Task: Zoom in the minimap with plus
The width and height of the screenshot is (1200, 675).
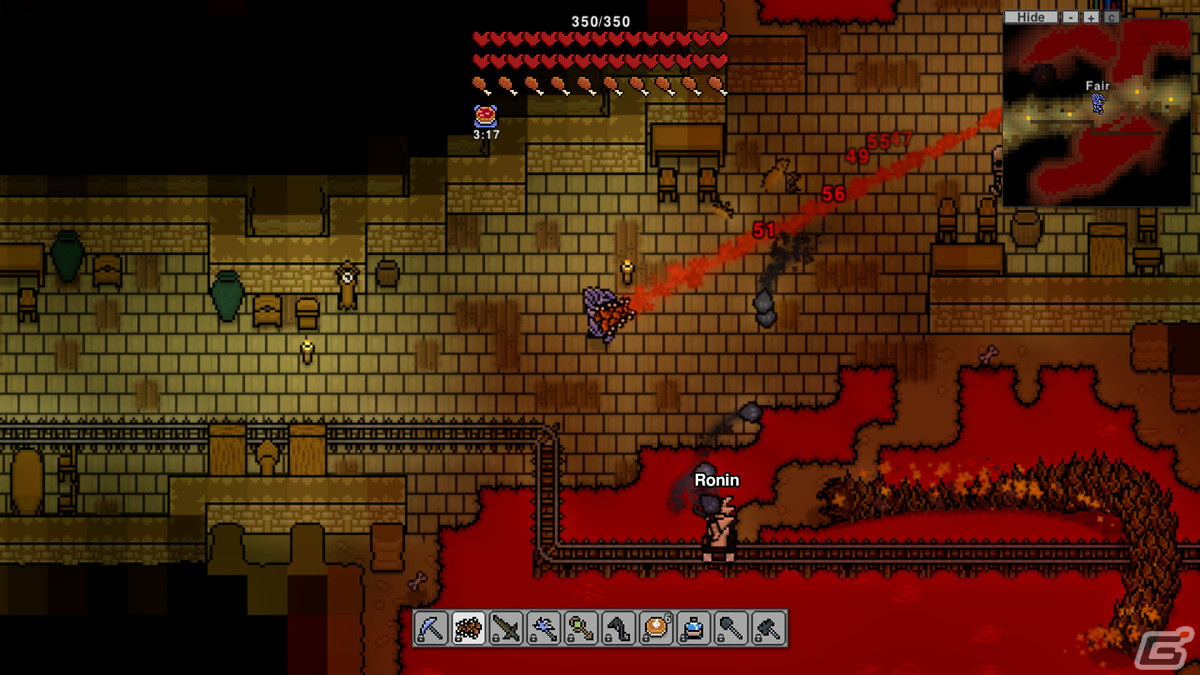Action: click(1090, 17)
